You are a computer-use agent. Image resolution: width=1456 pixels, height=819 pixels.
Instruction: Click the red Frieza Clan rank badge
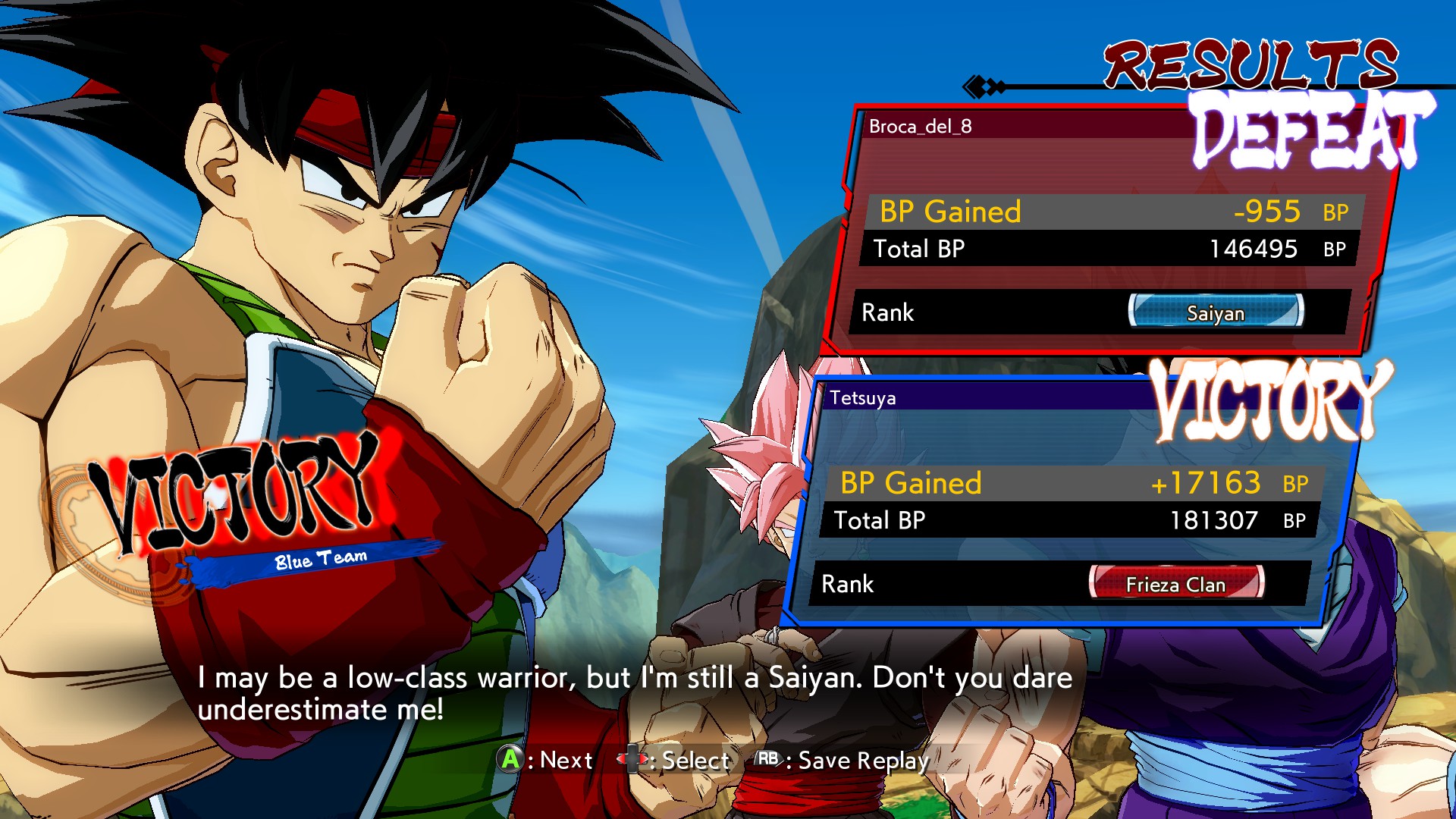(x=1175, y=584)
